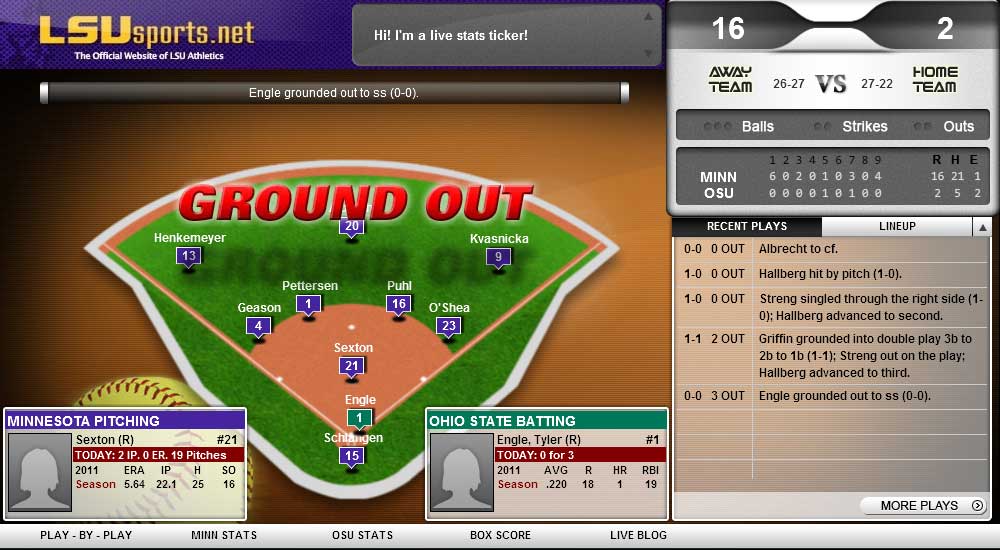Screen dimensions: 1000x550
Task: Choose catcher Schlangen's number 15 marker
Action: [351, 457]
